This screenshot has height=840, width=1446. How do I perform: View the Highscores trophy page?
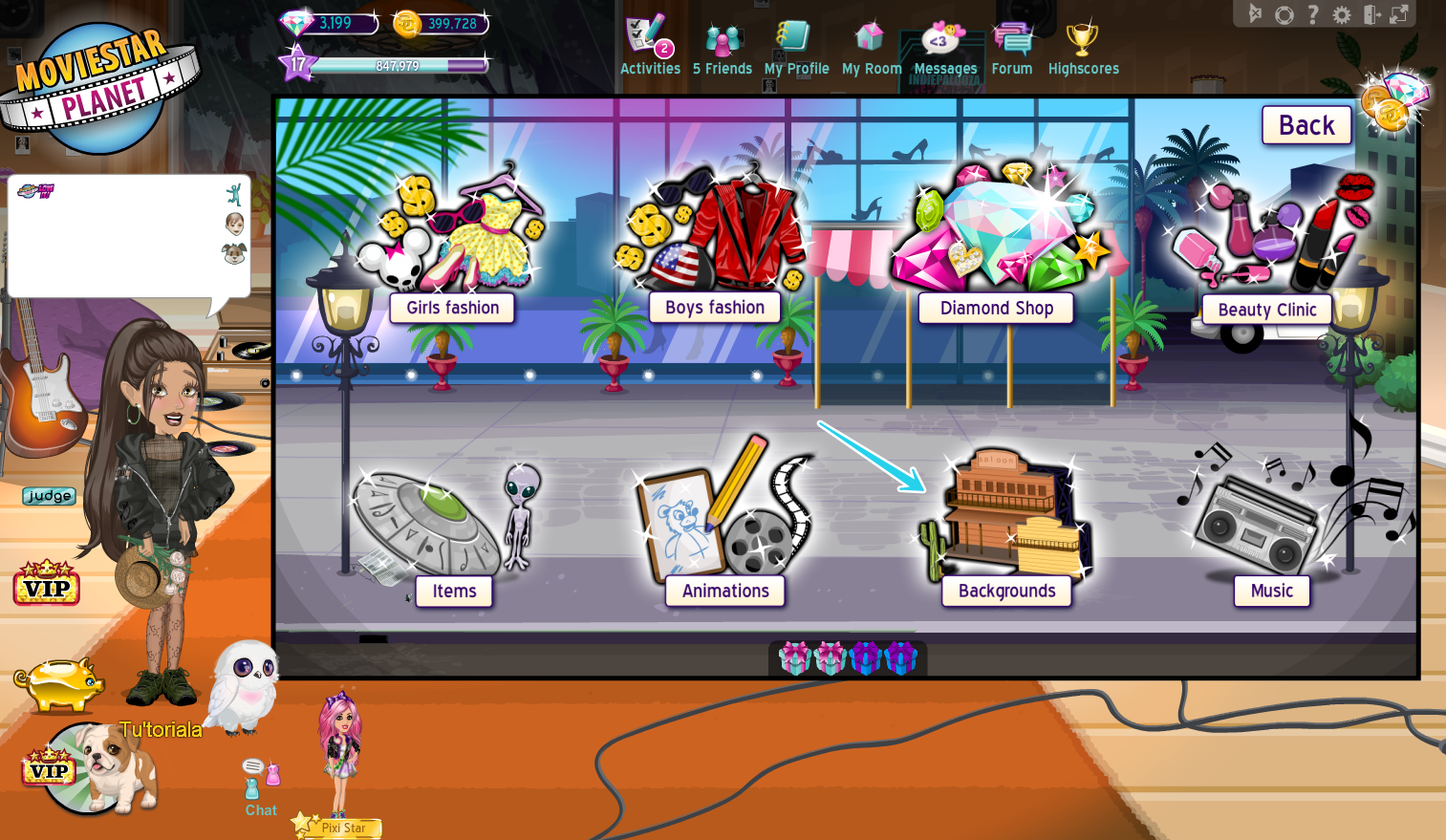[x=1083, y=43]
